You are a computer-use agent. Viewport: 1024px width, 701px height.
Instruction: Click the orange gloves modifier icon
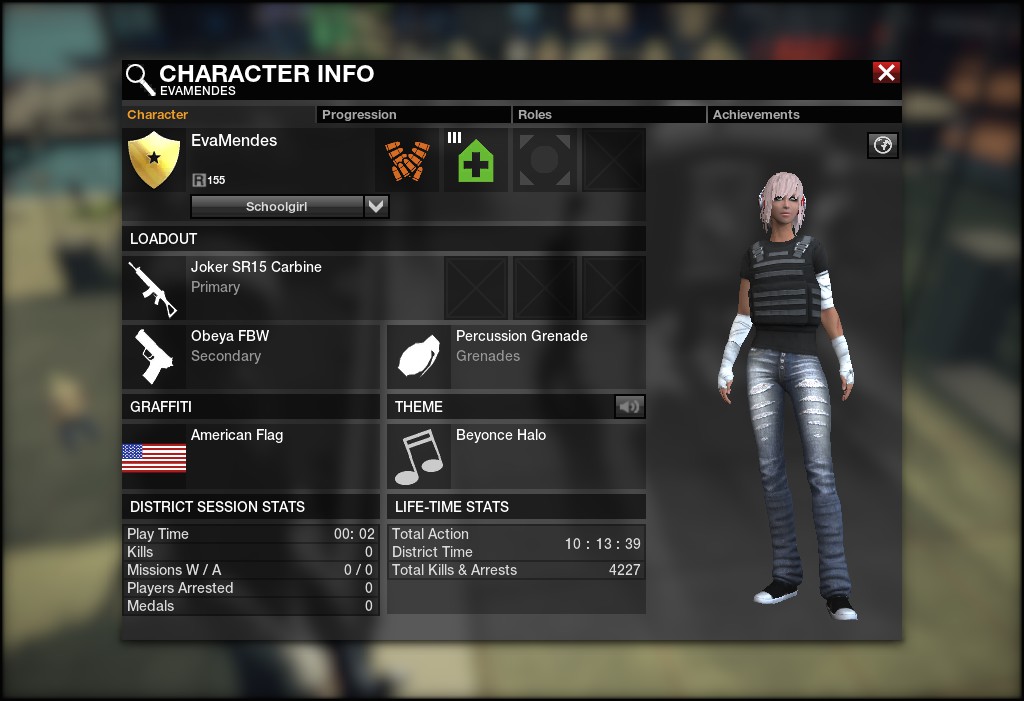click(x=407, y=160)
